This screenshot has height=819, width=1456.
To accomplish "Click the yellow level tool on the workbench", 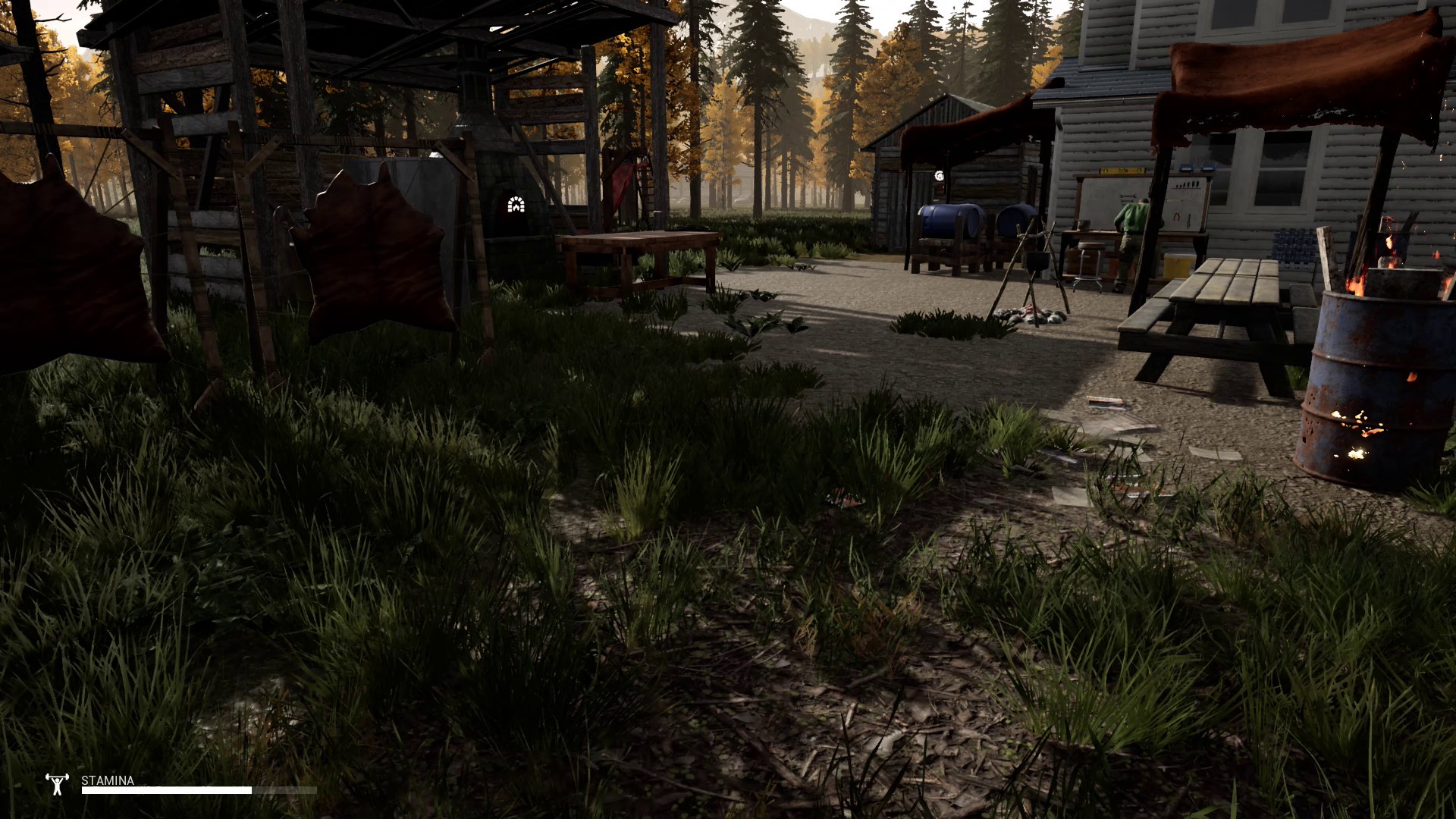I will tap(1120, 171).
